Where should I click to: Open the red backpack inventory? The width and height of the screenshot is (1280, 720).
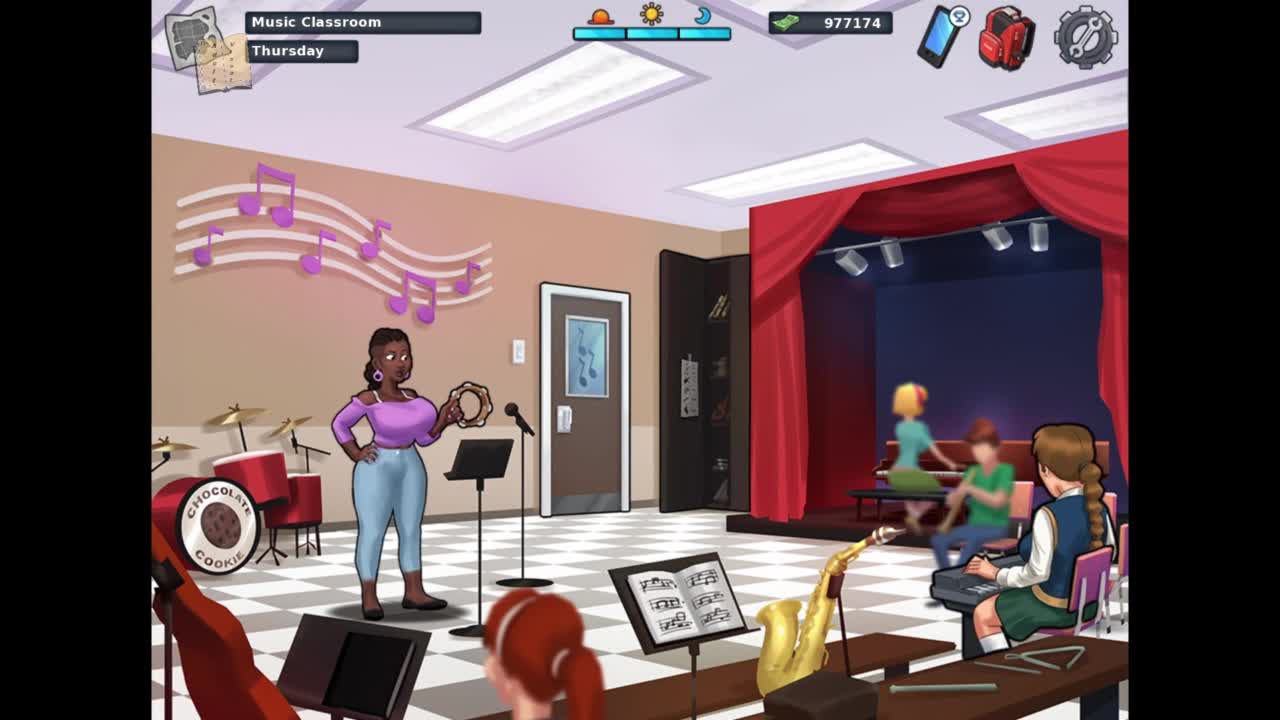point(1005,38)
